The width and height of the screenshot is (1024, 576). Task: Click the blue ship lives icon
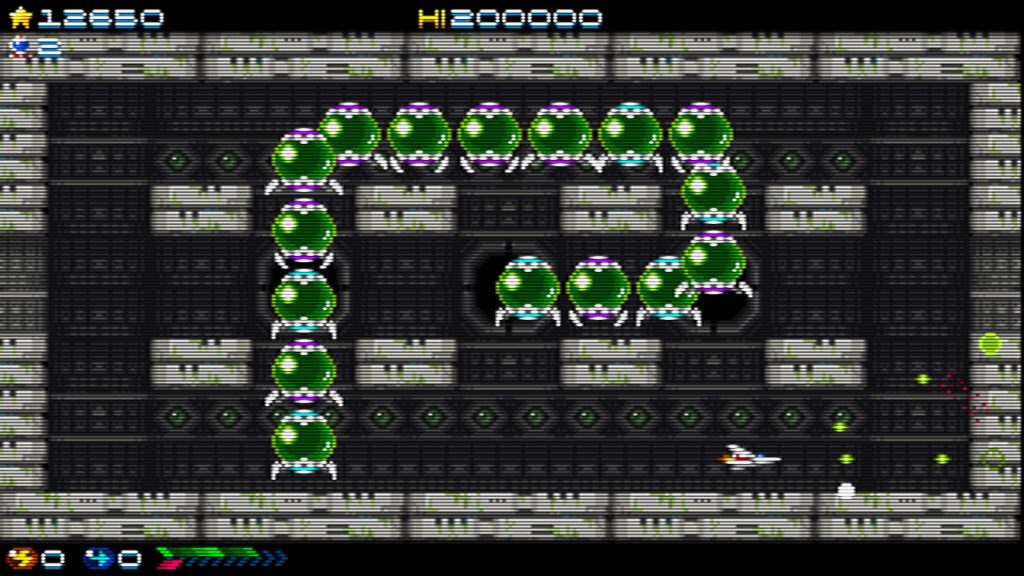[19, 45]
